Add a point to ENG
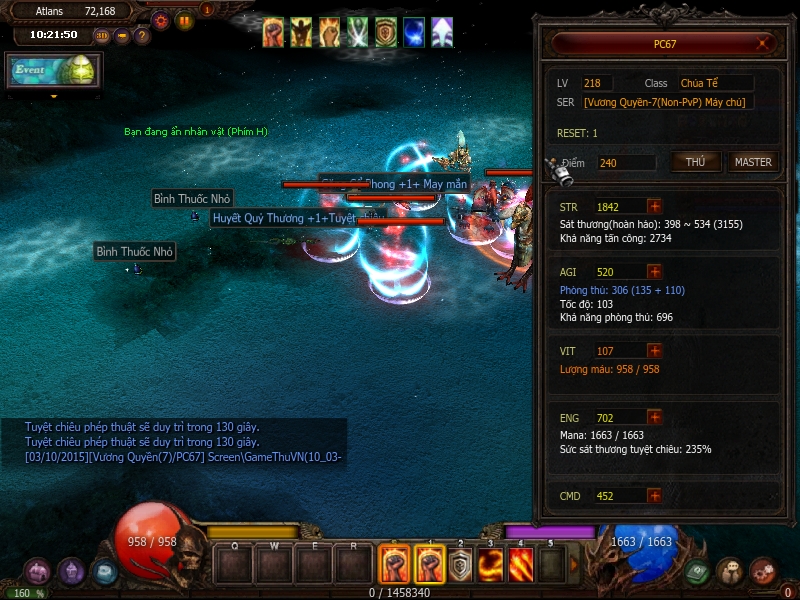The width and height of the screenshot is (800, 600). tap(654, 417)
